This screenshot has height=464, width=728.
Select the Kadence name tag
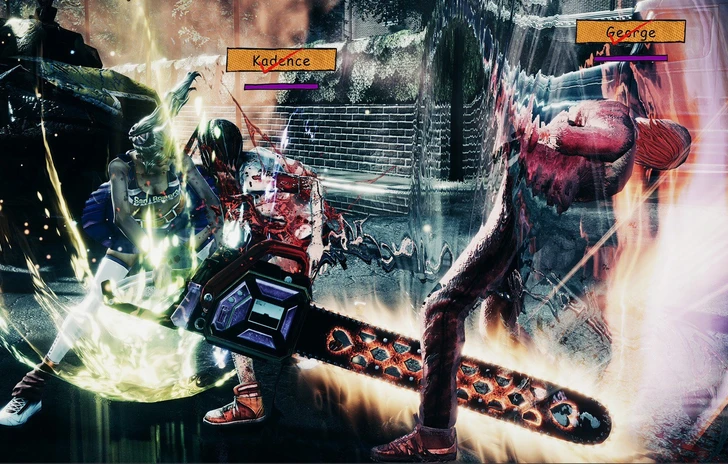(x=281, y=60)
